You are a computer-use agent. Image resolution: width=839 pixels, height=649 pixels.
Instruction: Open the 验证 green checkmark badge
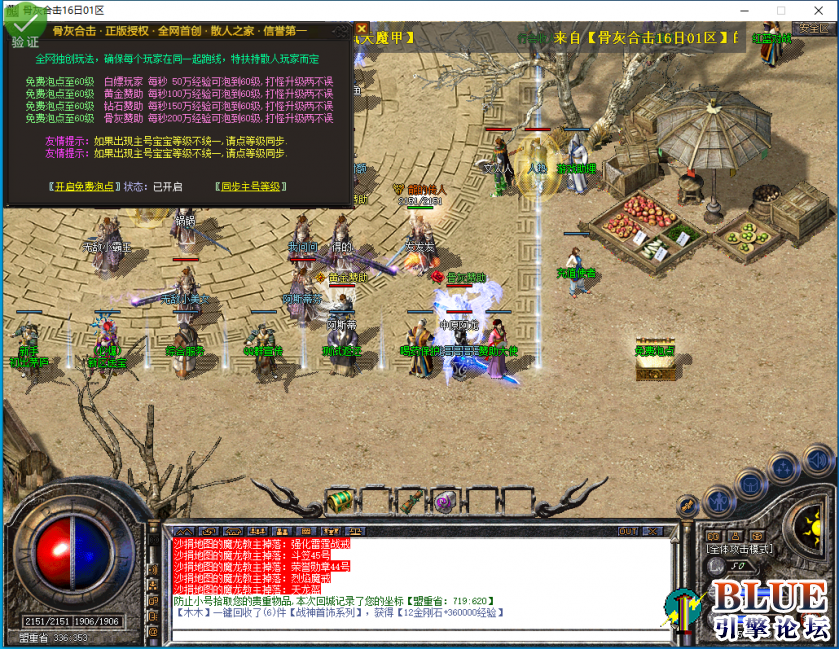pyautogui.click(x=22, y=31)
